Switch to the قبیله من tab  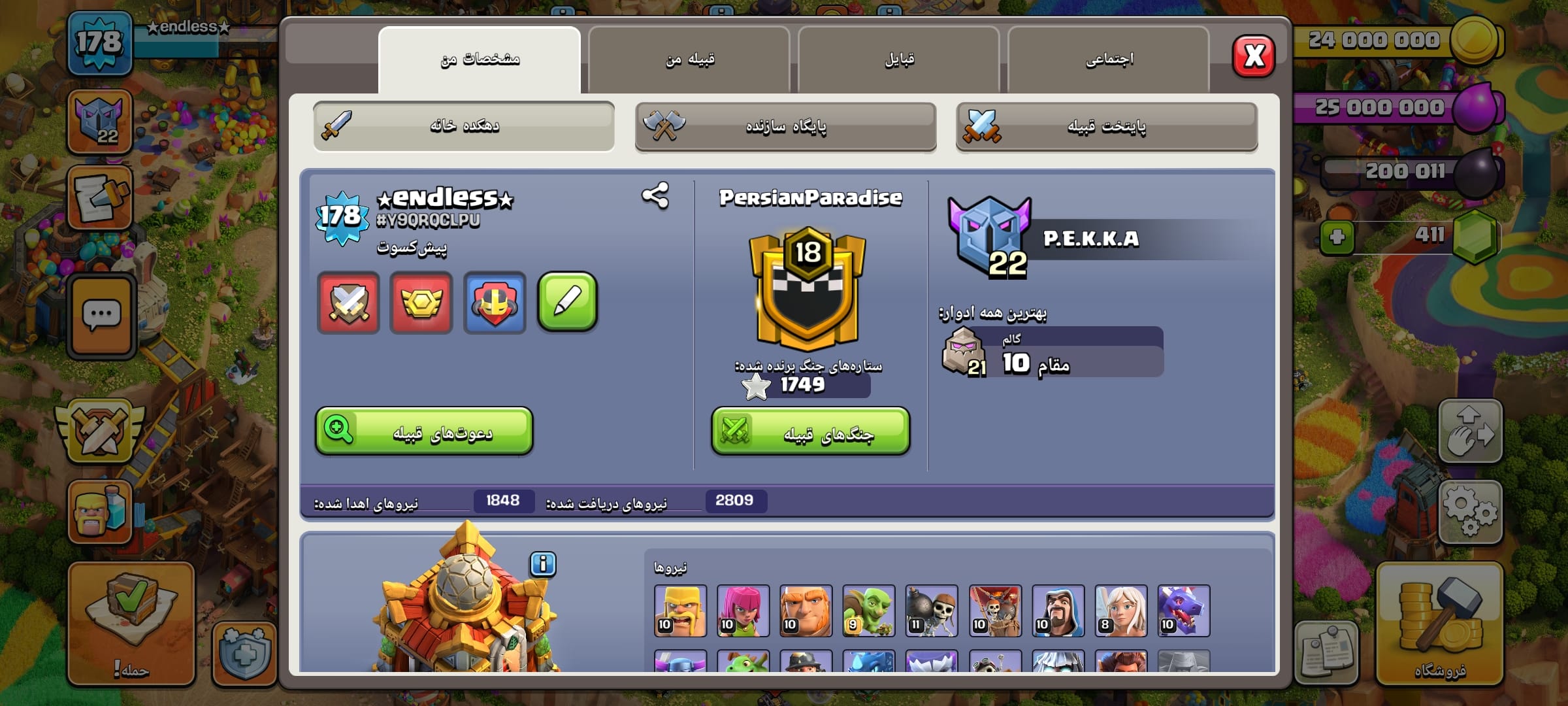click(689, 60)
